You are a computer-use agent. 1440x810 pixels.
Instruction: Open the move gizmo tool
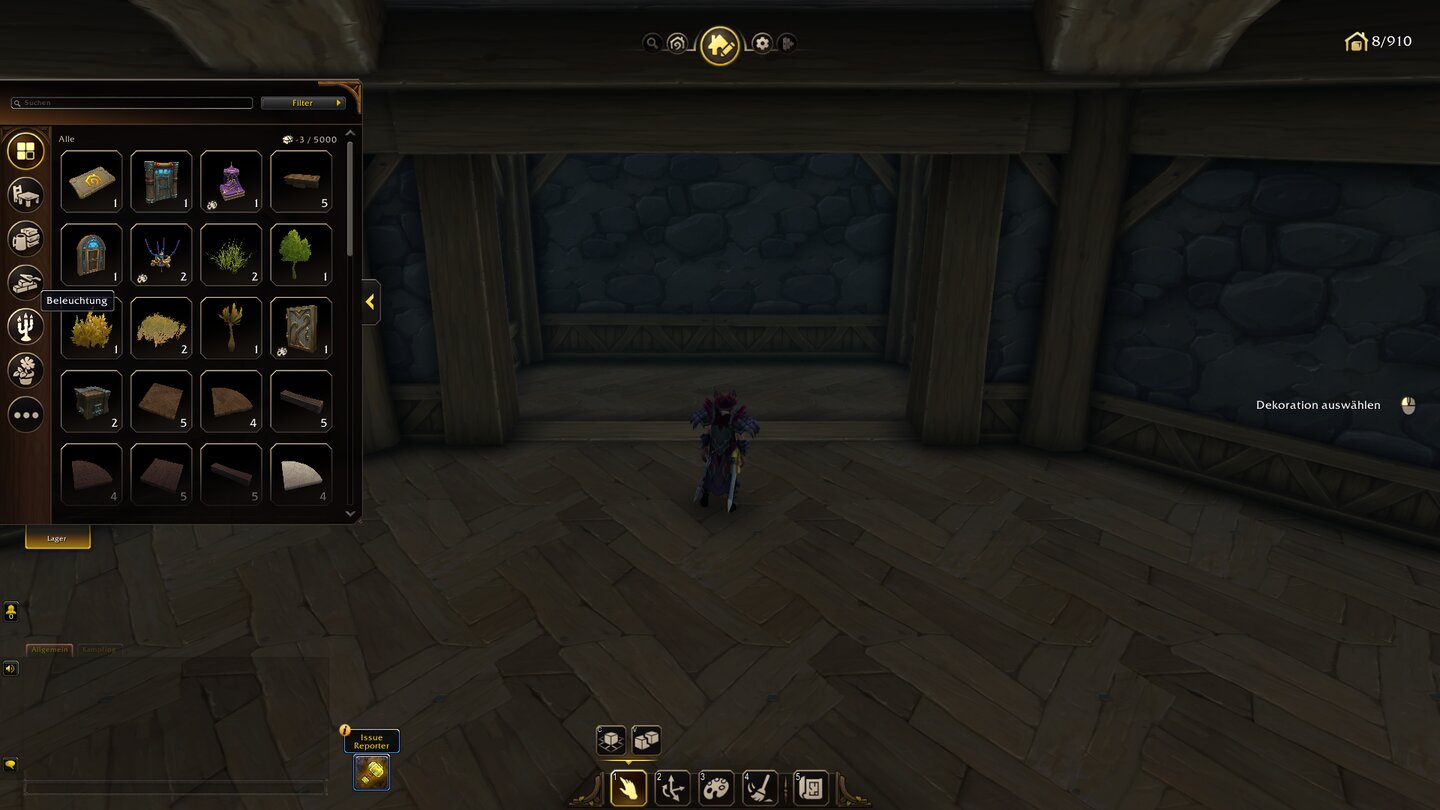tap(672, 788)
